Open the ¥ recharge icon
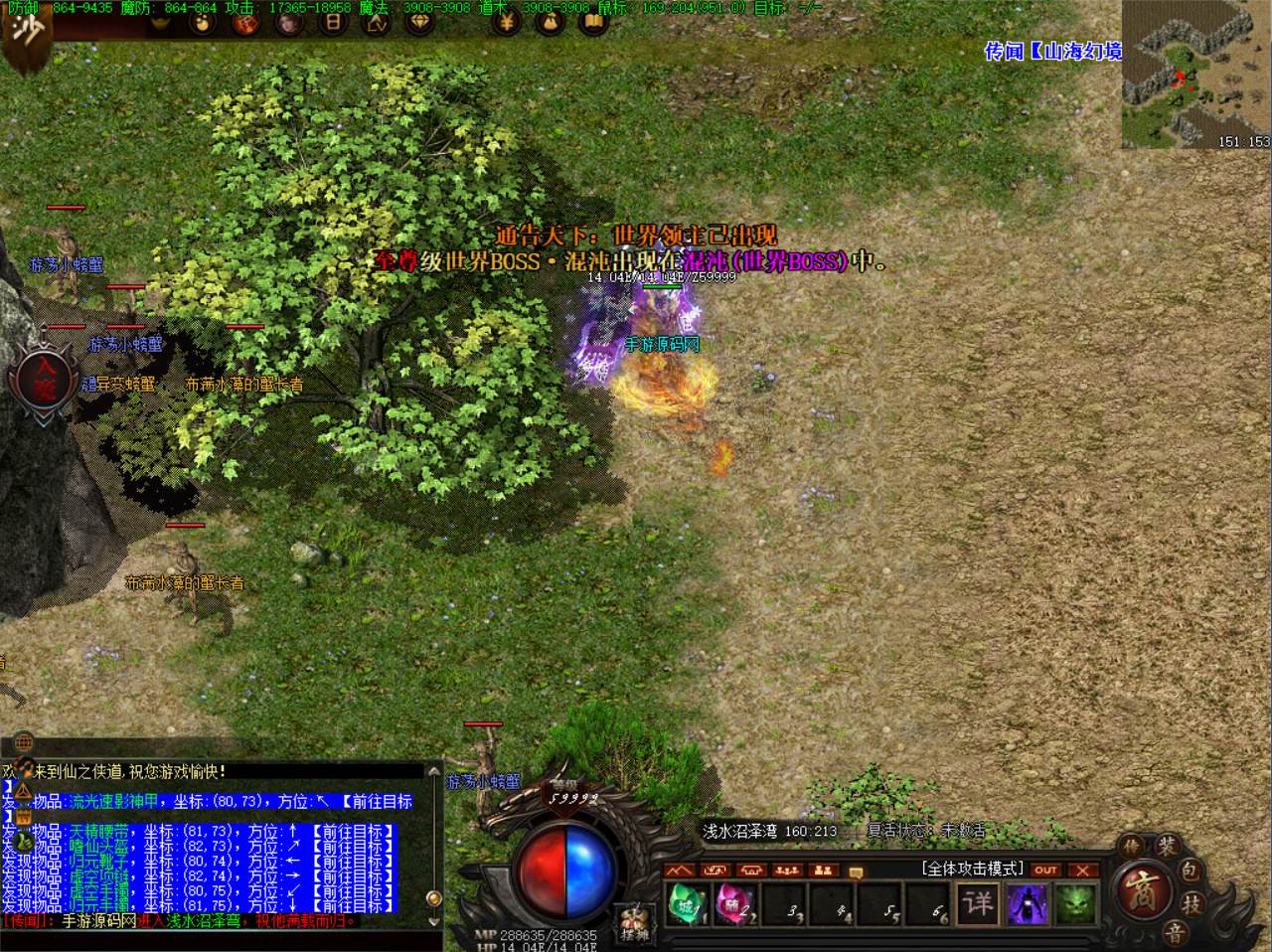1272x952 pixels. coord(507,22)
